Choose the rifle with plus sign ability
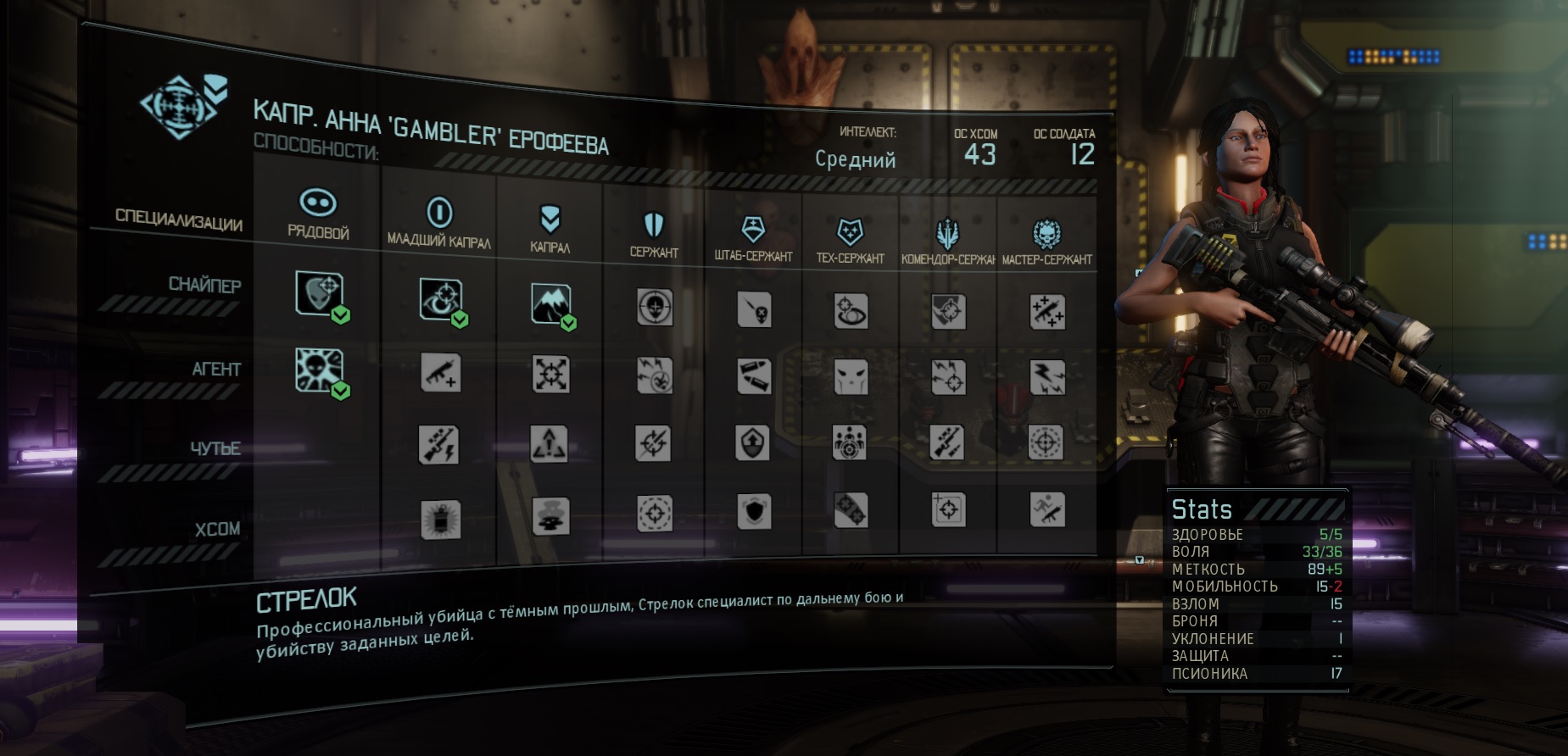The height and width of the screenshot is (756, 1568). tap(440, 373)
